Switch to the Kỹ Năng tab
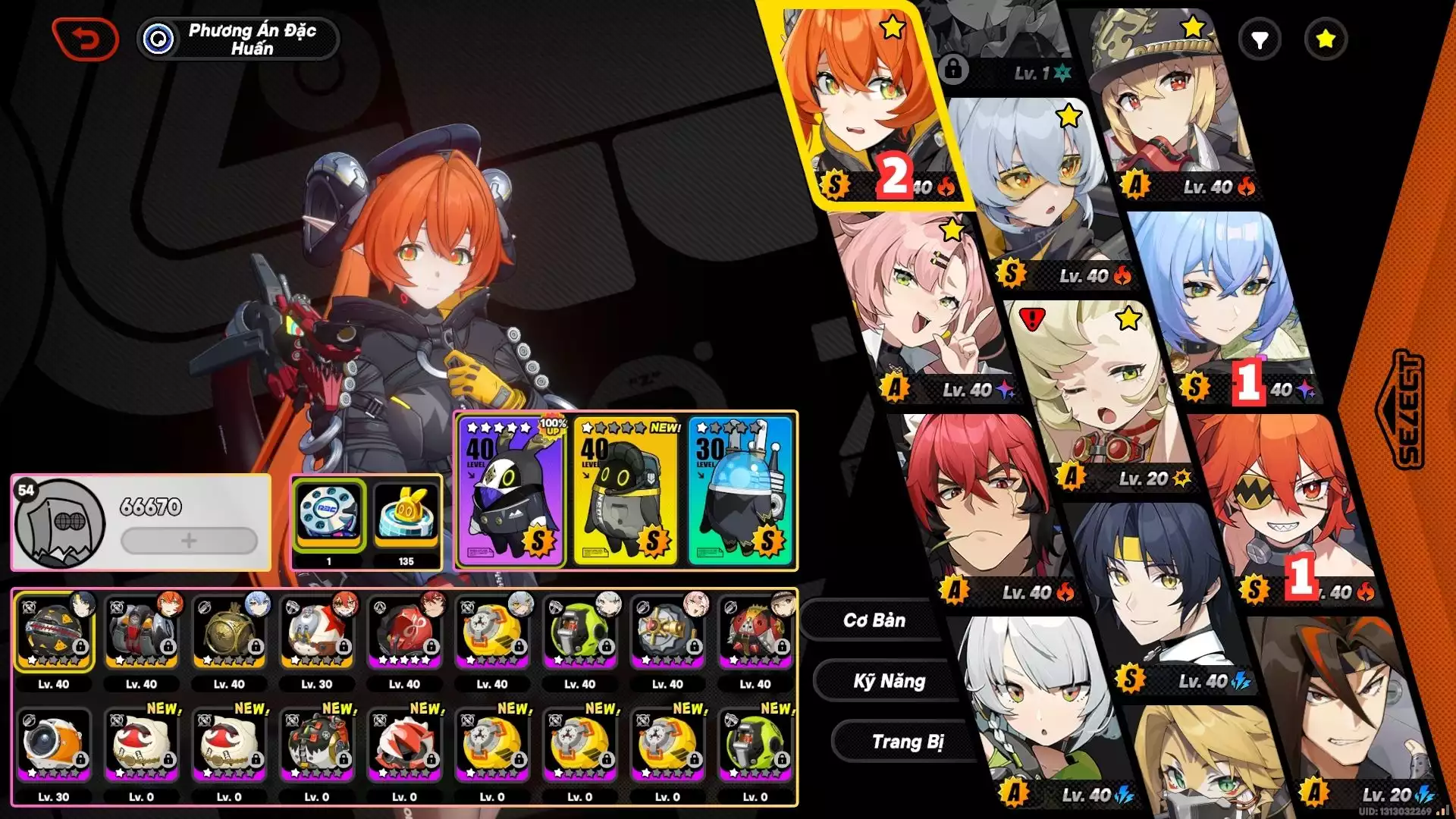This screenshot has height=819, width=1456. click(889, 681)
